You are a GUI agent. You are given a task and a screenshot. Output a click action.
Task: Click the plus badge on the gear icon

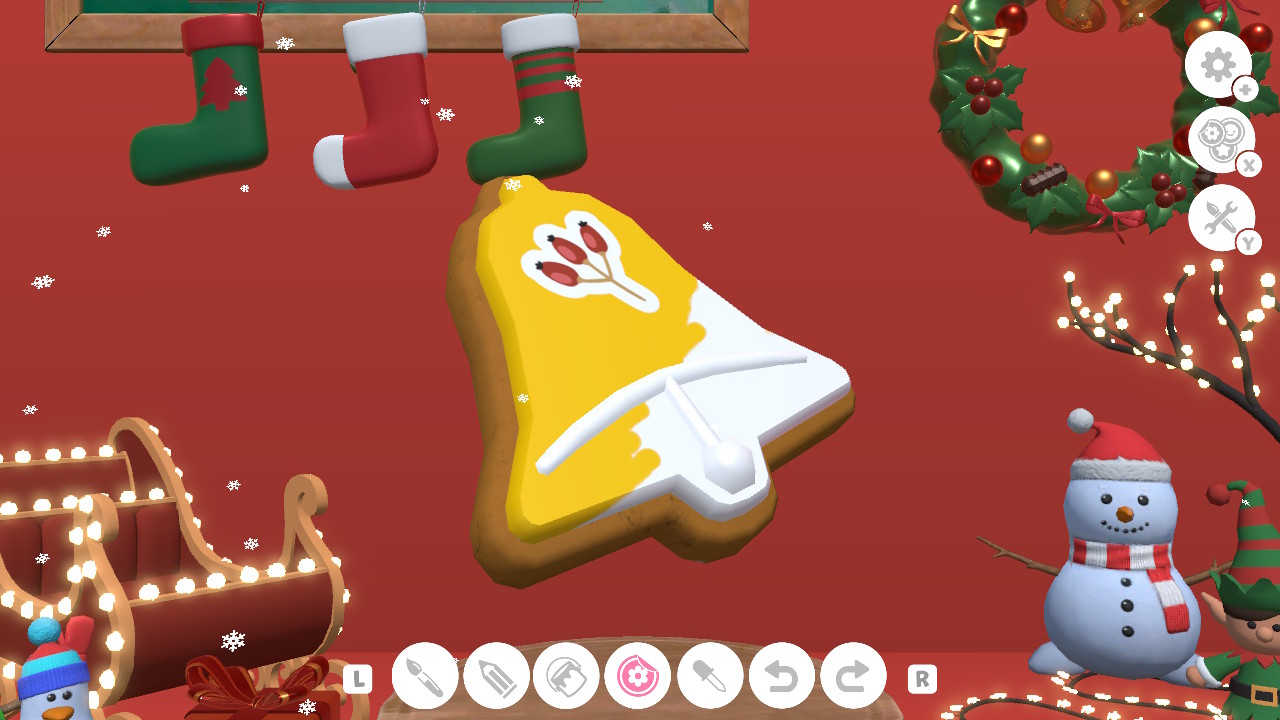(1245, 90)
